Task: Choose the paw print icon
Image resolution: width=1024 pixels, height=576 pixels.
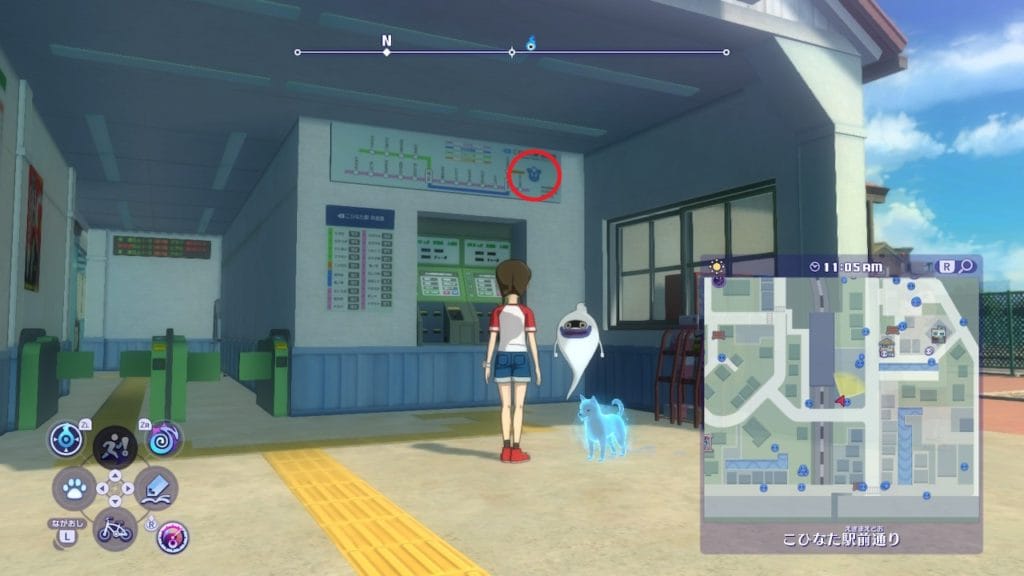Action: 73,488
